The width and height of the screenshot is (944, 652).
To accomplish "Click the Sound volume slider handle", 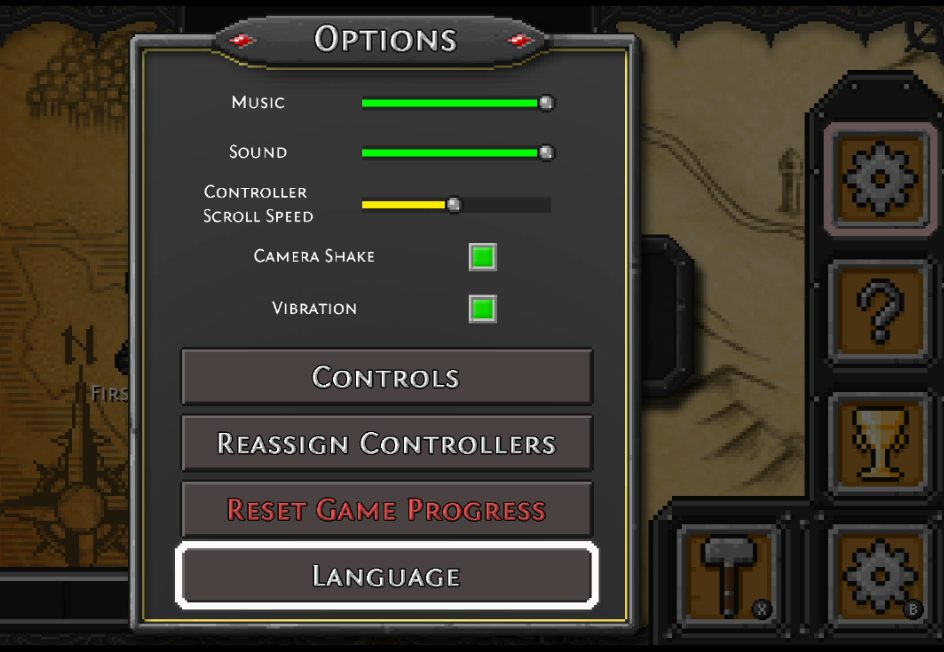I will click(546, 152).
